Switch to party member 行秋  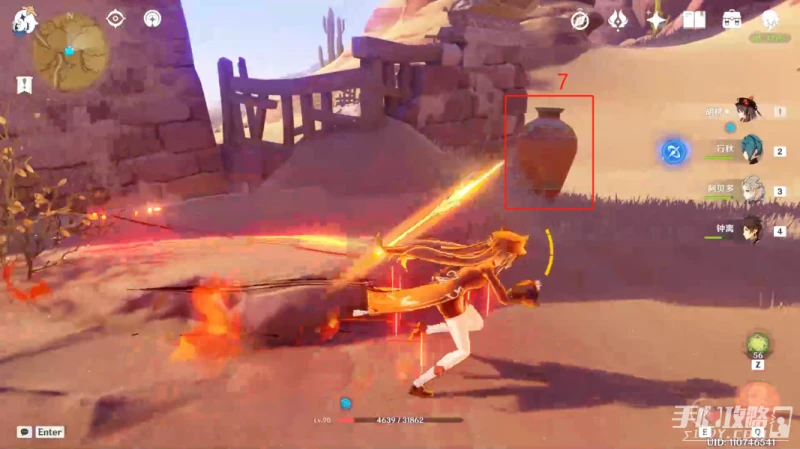tap(749, 150)
